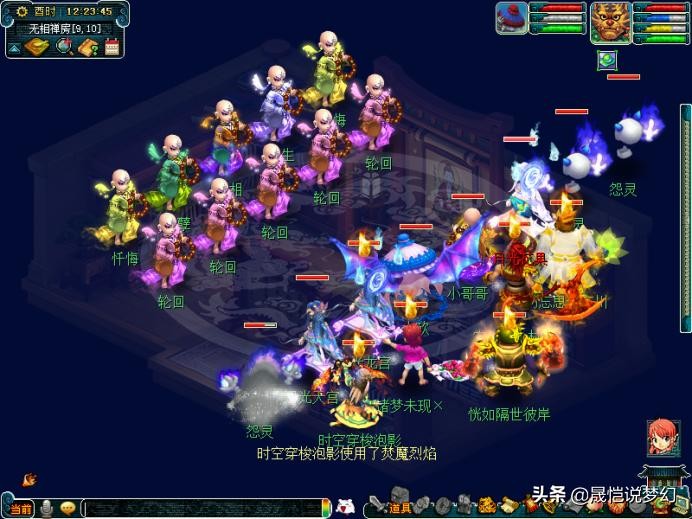Open the golden tray icon in top-left panel
Screen dimensions: 692x519
(39, 47)
